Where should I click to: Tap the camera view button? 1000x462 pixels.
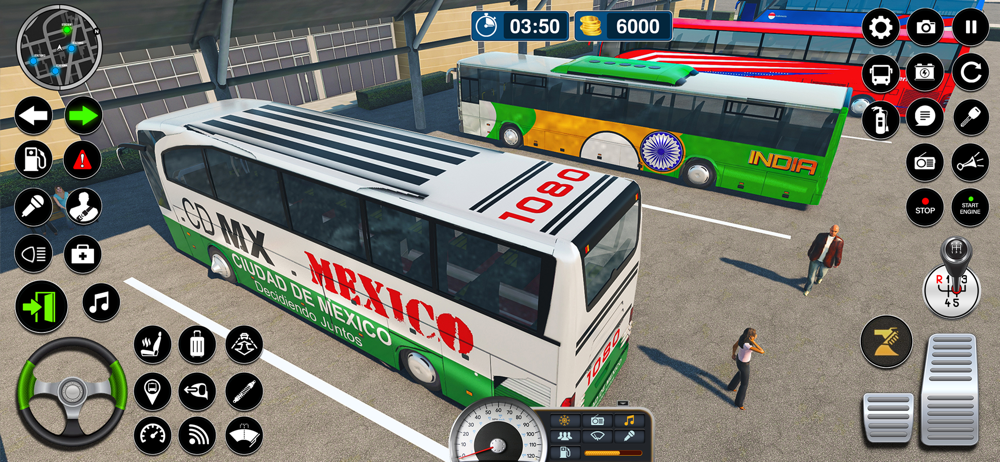(926, 28)
